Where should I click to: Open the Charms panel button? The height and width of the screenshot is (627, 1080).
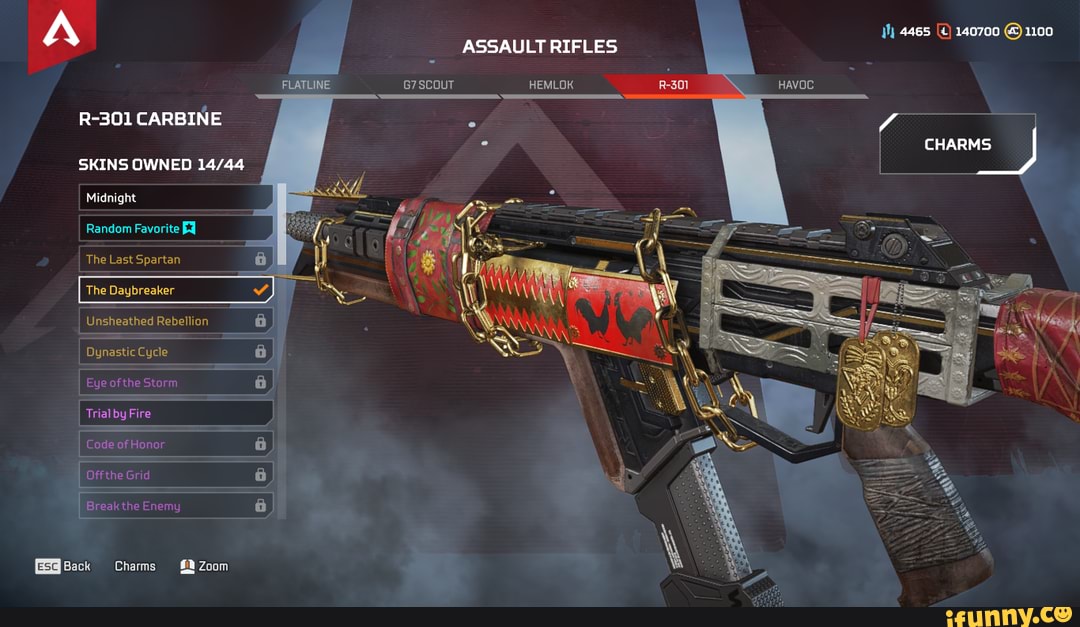957,144
